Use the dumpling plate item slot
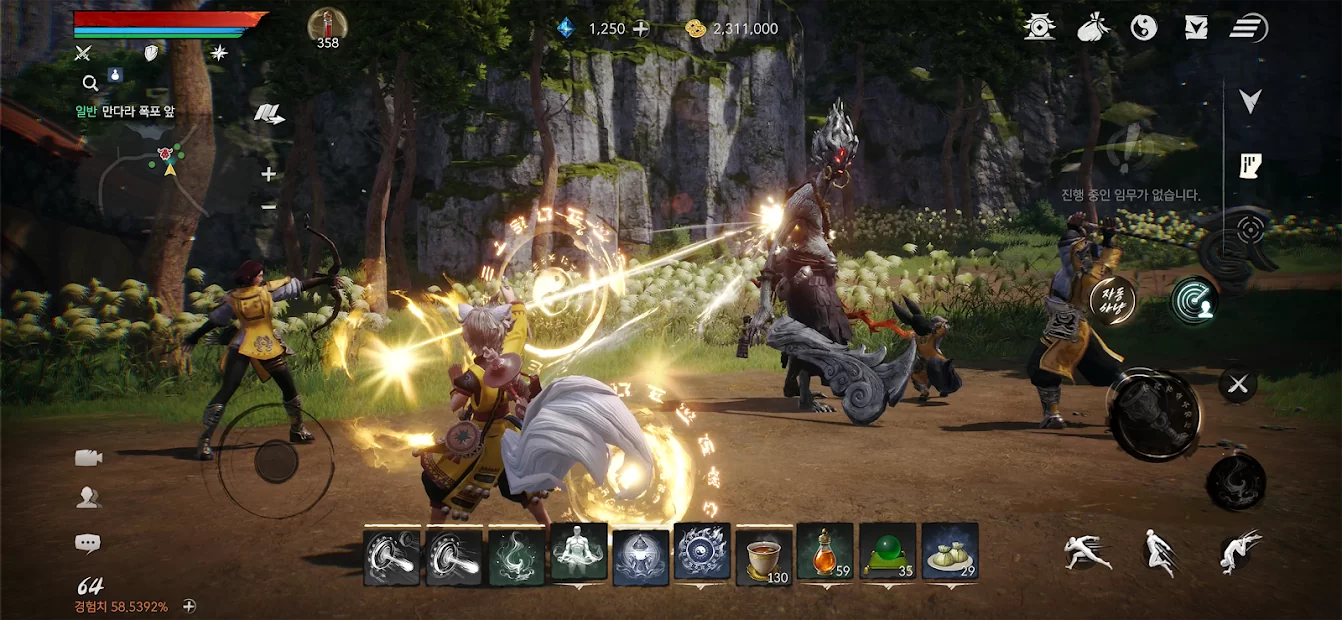Screen dimensions: 1342x620 pyautogui.click(x=950, y=553)
